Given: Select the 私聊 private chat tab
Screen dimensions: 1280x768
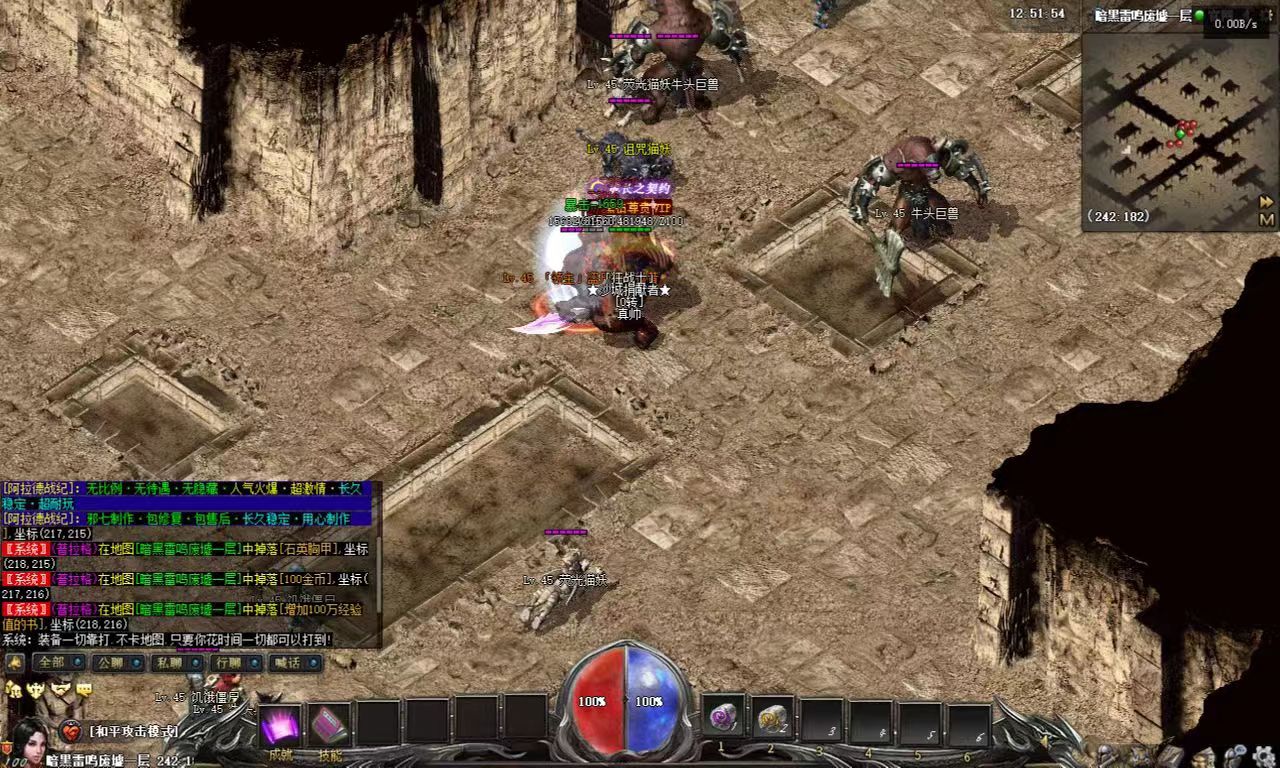Looking at the screenshot, I should (175, 662).
